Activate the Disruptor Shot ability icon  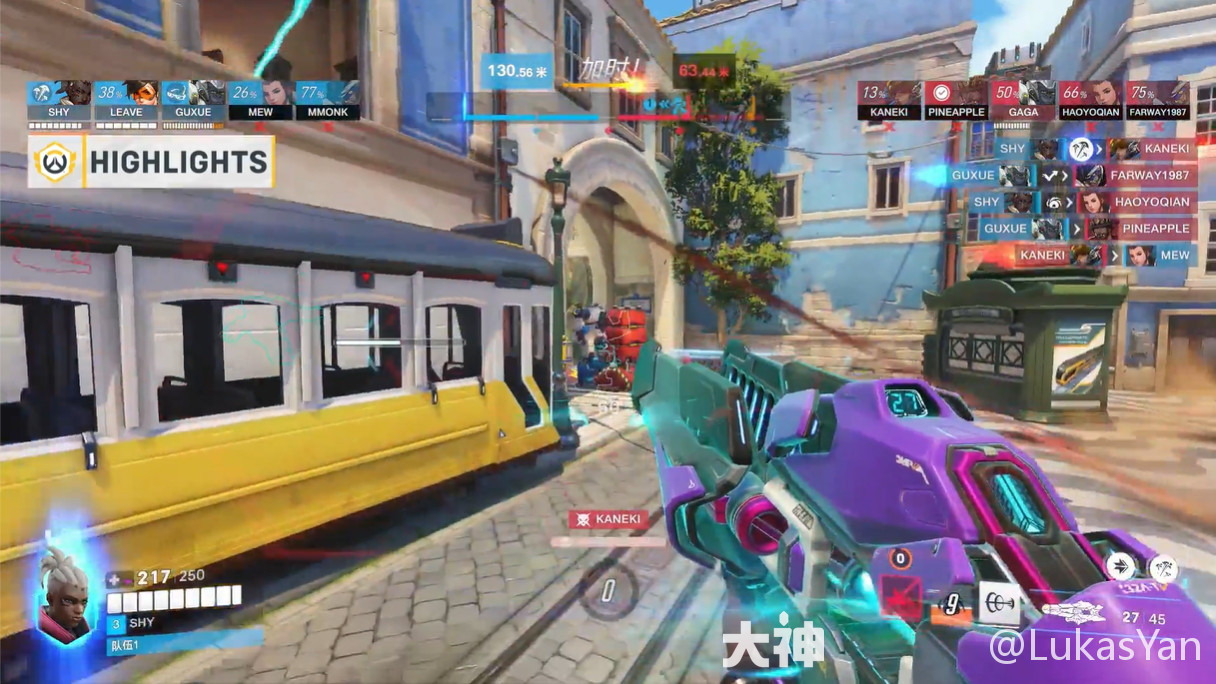1162,569
